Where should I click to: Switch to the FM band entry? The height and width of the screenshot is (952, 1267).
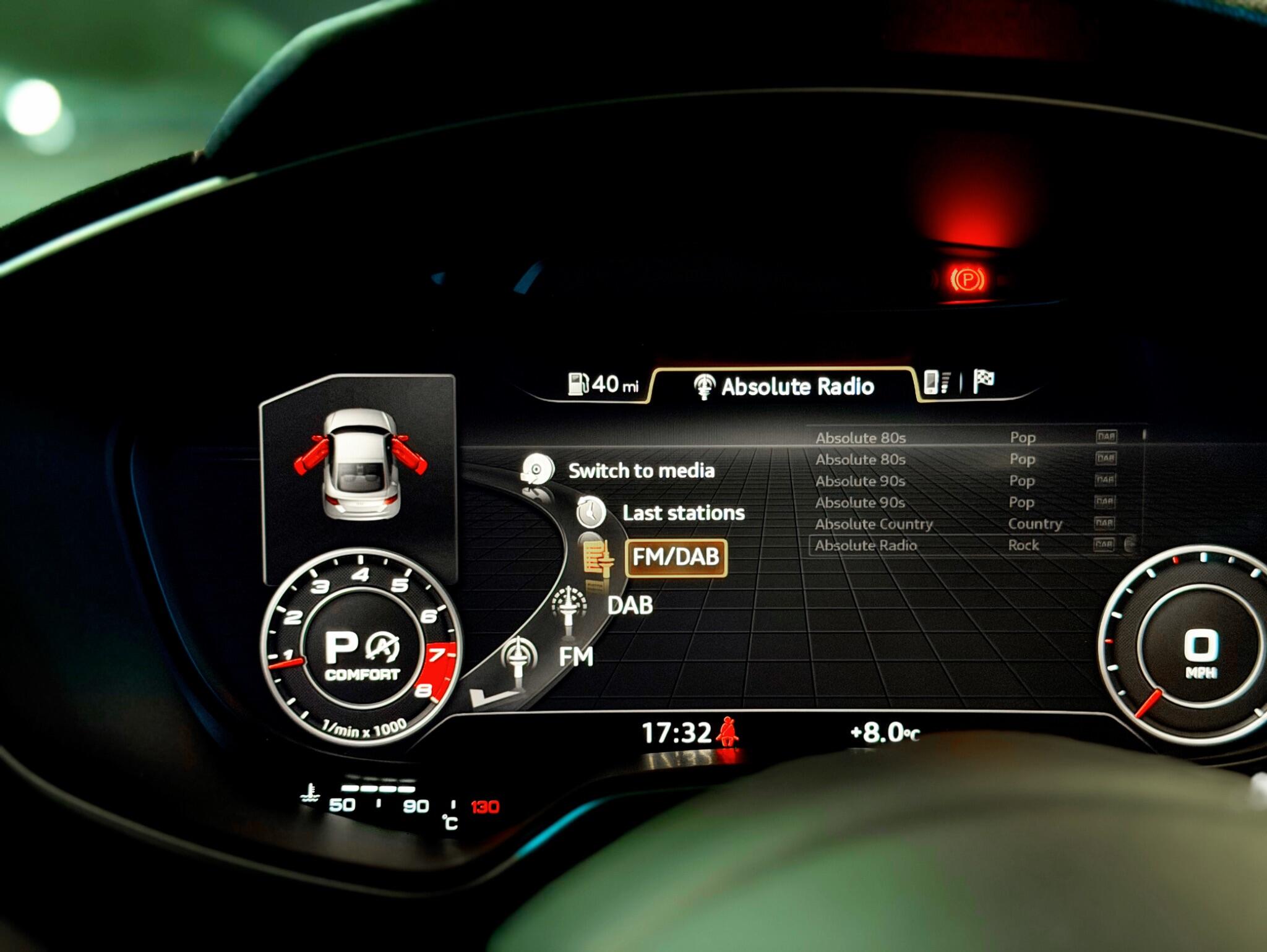[575, 656]
